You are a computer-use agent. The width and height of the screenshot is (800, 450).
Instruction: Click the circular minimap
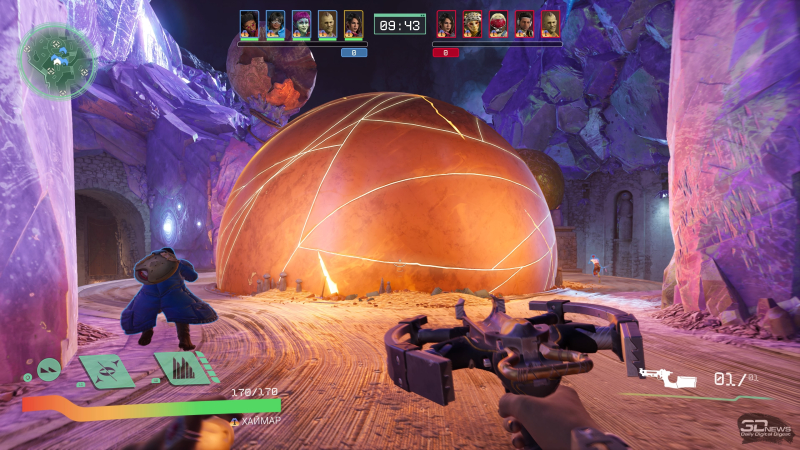[57, 60]
